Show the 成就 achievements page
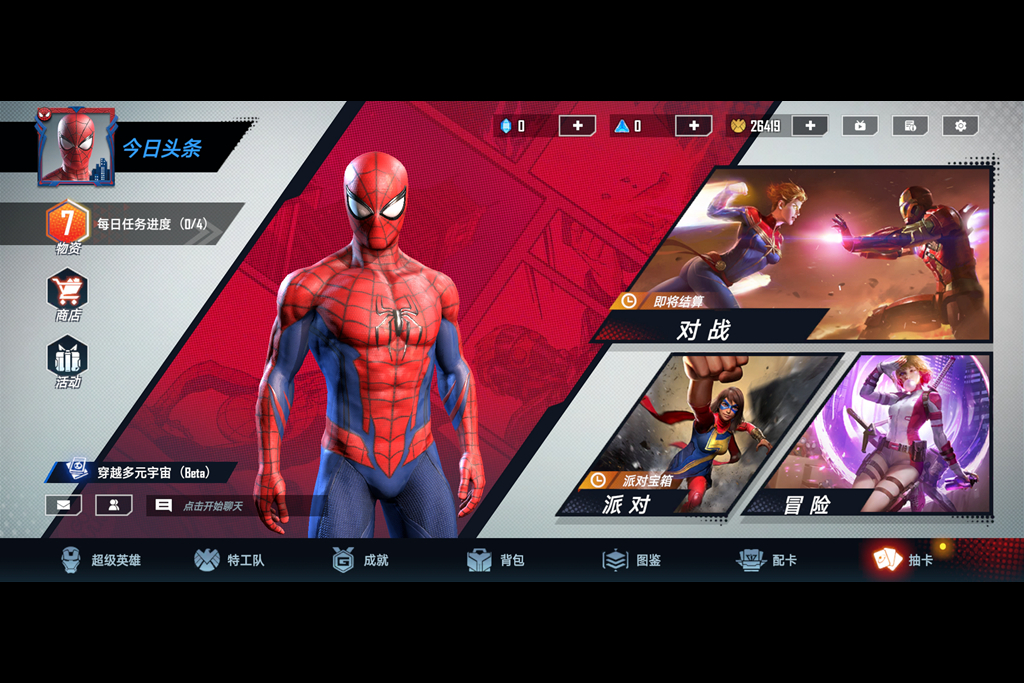This screenshot has height=683, width=1024. point(361,560)
